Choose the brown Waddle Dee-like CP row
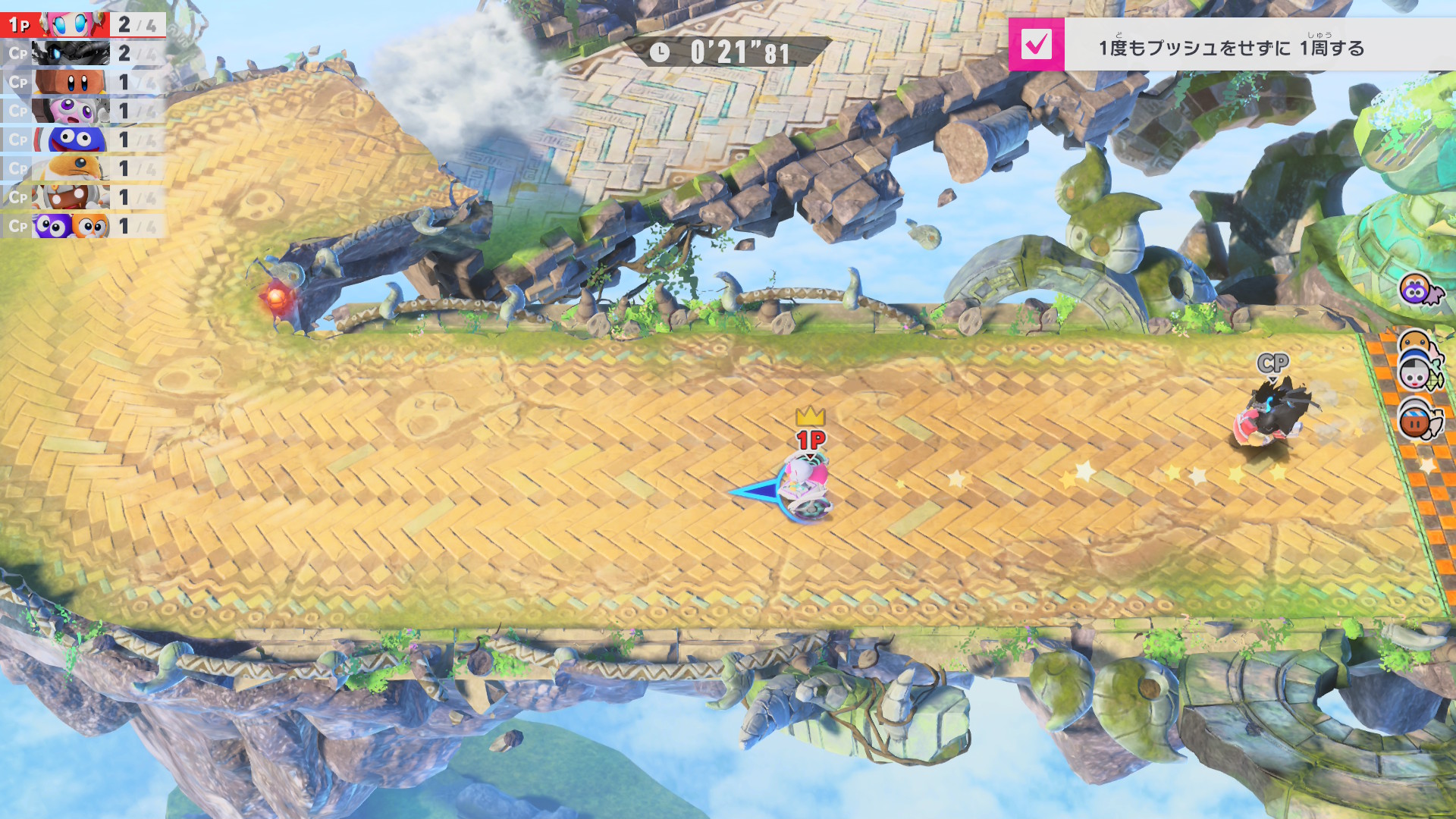 (x=82, y=82)
